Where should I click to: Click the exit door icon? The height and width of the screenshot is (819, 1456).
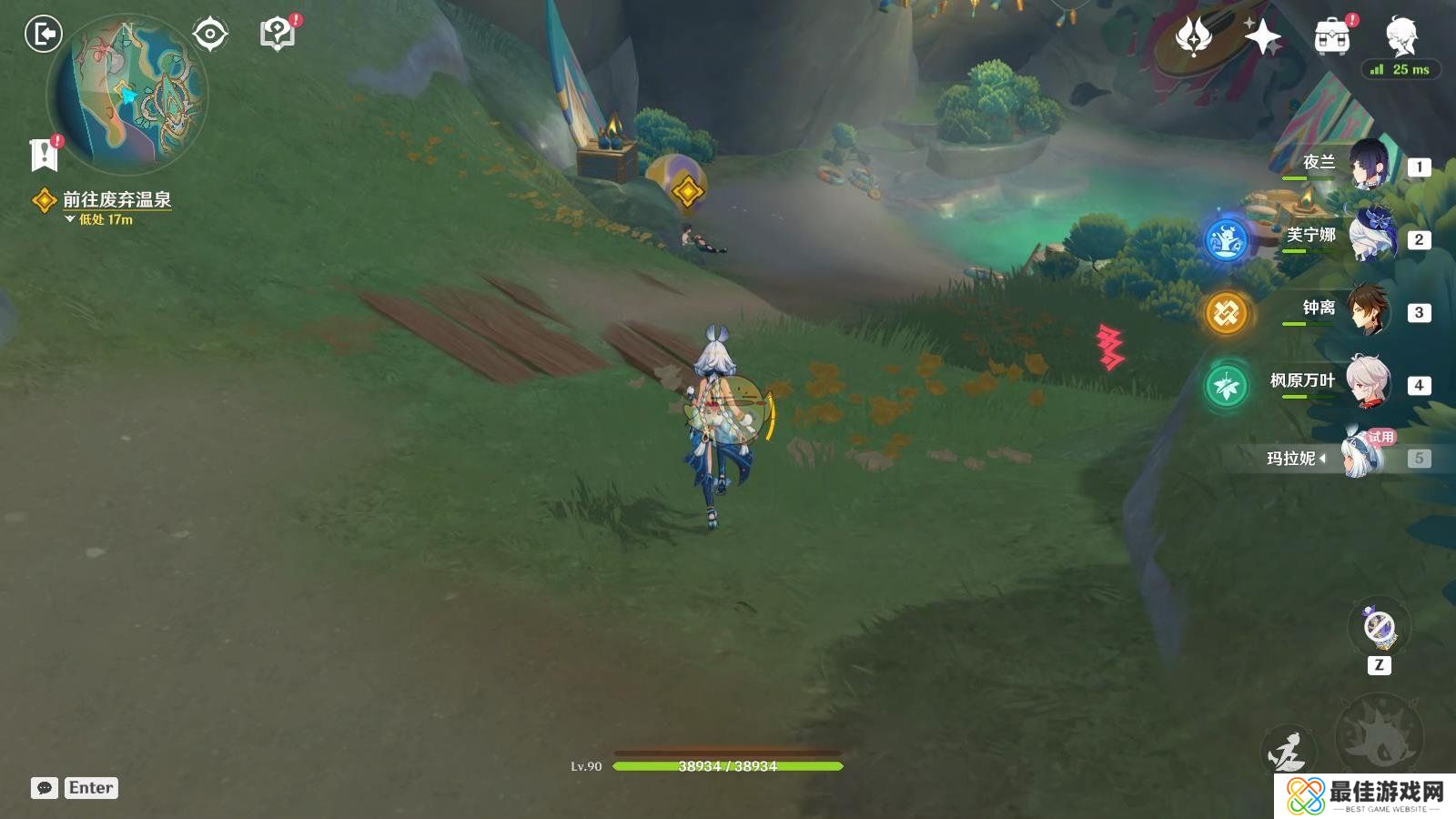[x=43, y=35]
